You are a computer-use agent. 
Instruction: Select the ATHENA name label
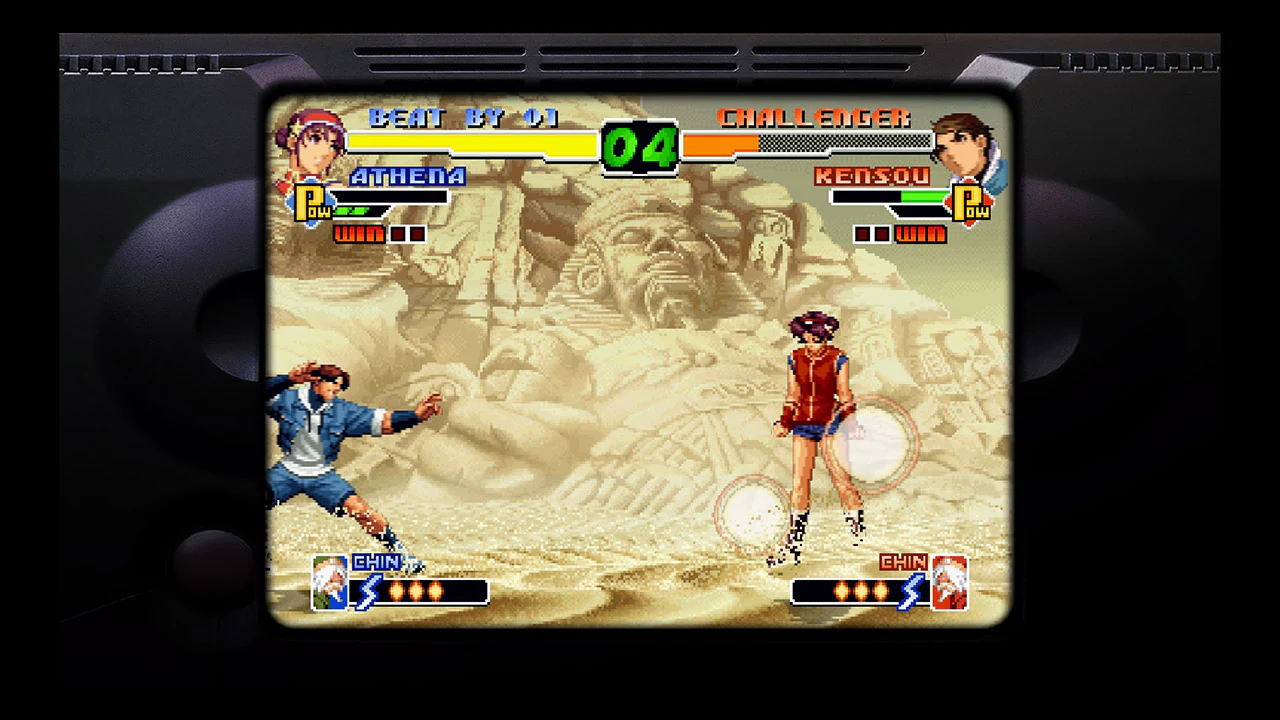[408, 177]
